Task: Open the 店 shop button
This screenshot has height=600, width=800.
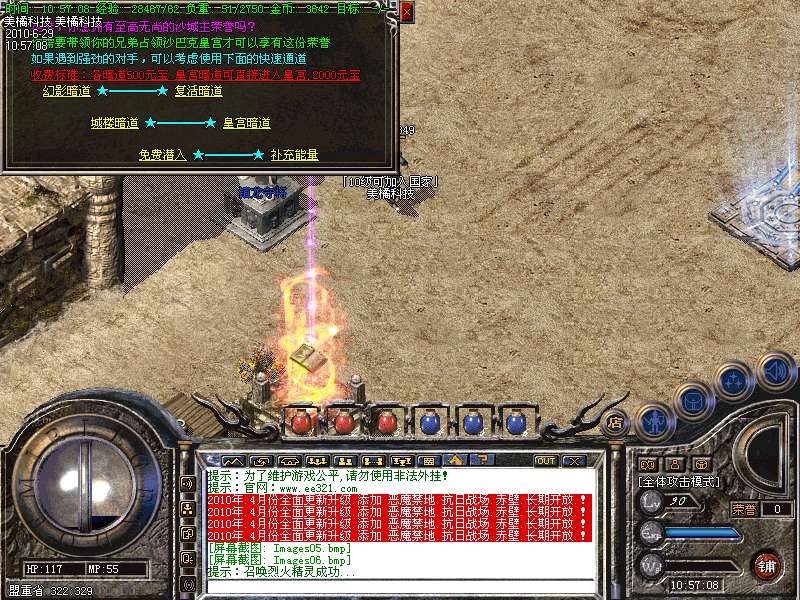Action: click(616, 422)
